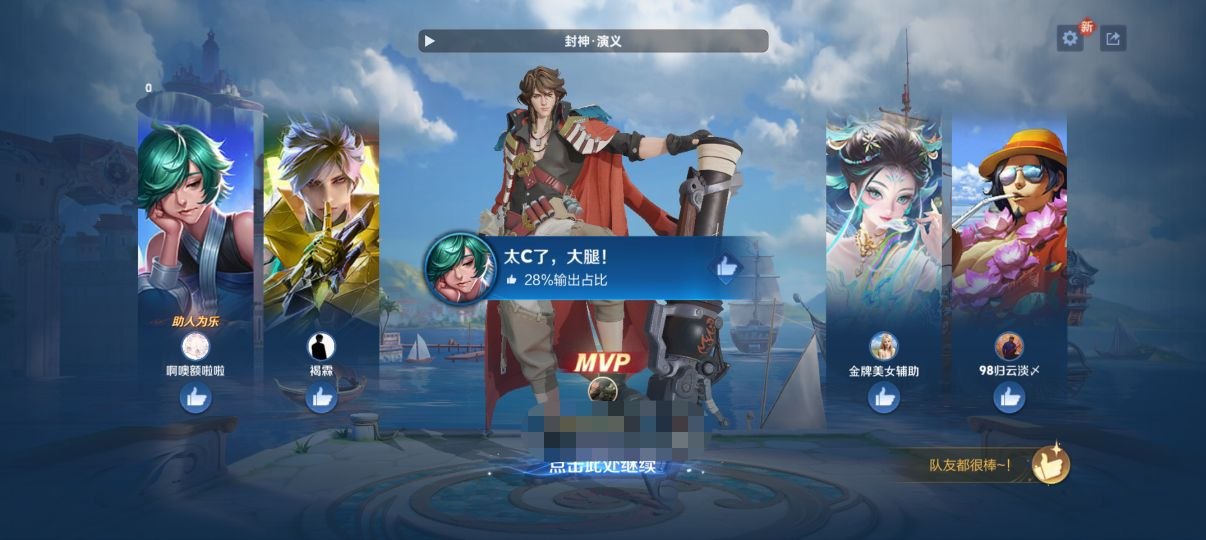This screenshot has height=540, width=1206.
Task: Click the share button
Action: click(1113, 39)
